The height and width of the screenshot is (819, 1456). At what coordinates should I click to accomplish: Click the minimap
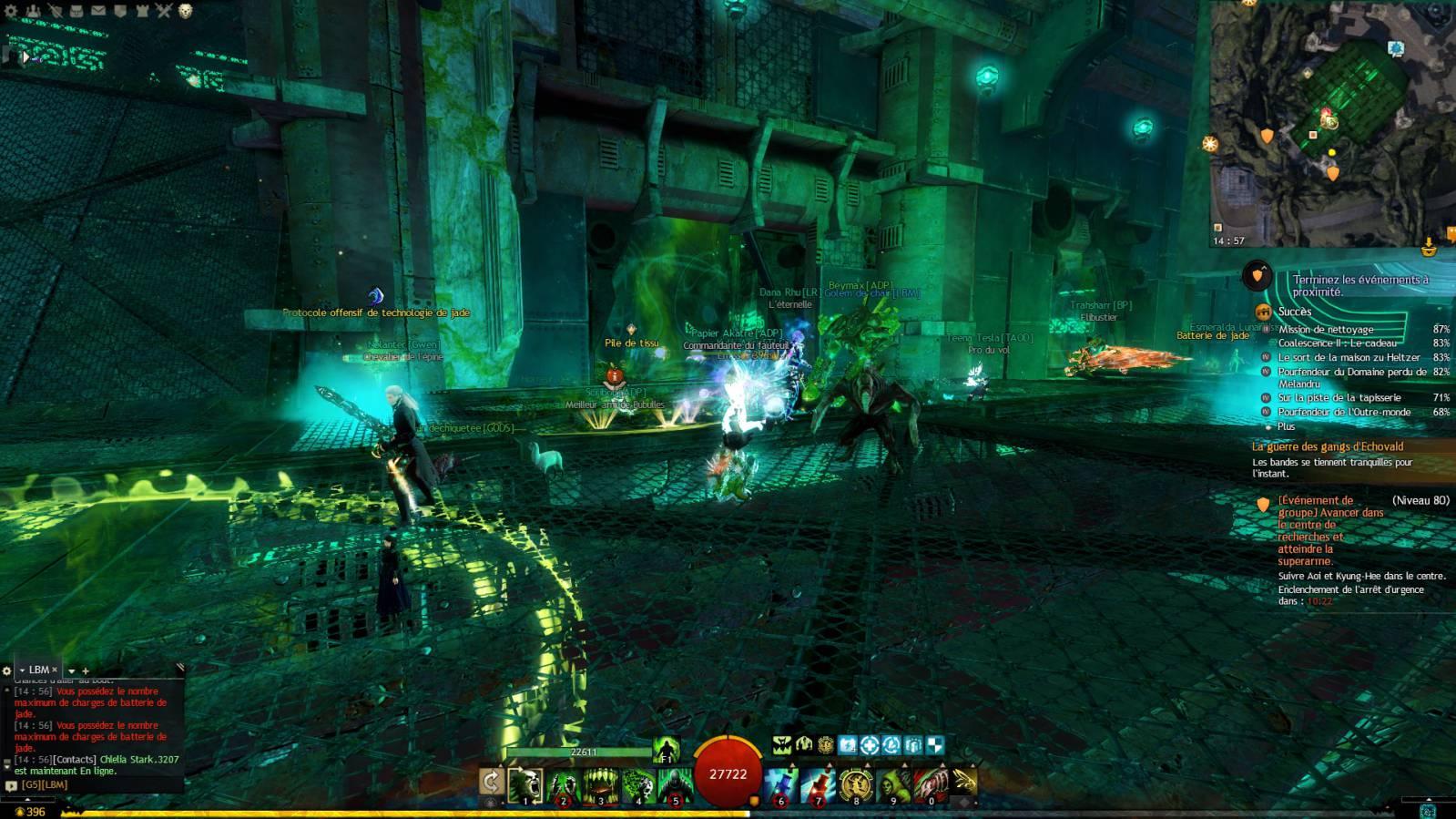[1329, 123]
